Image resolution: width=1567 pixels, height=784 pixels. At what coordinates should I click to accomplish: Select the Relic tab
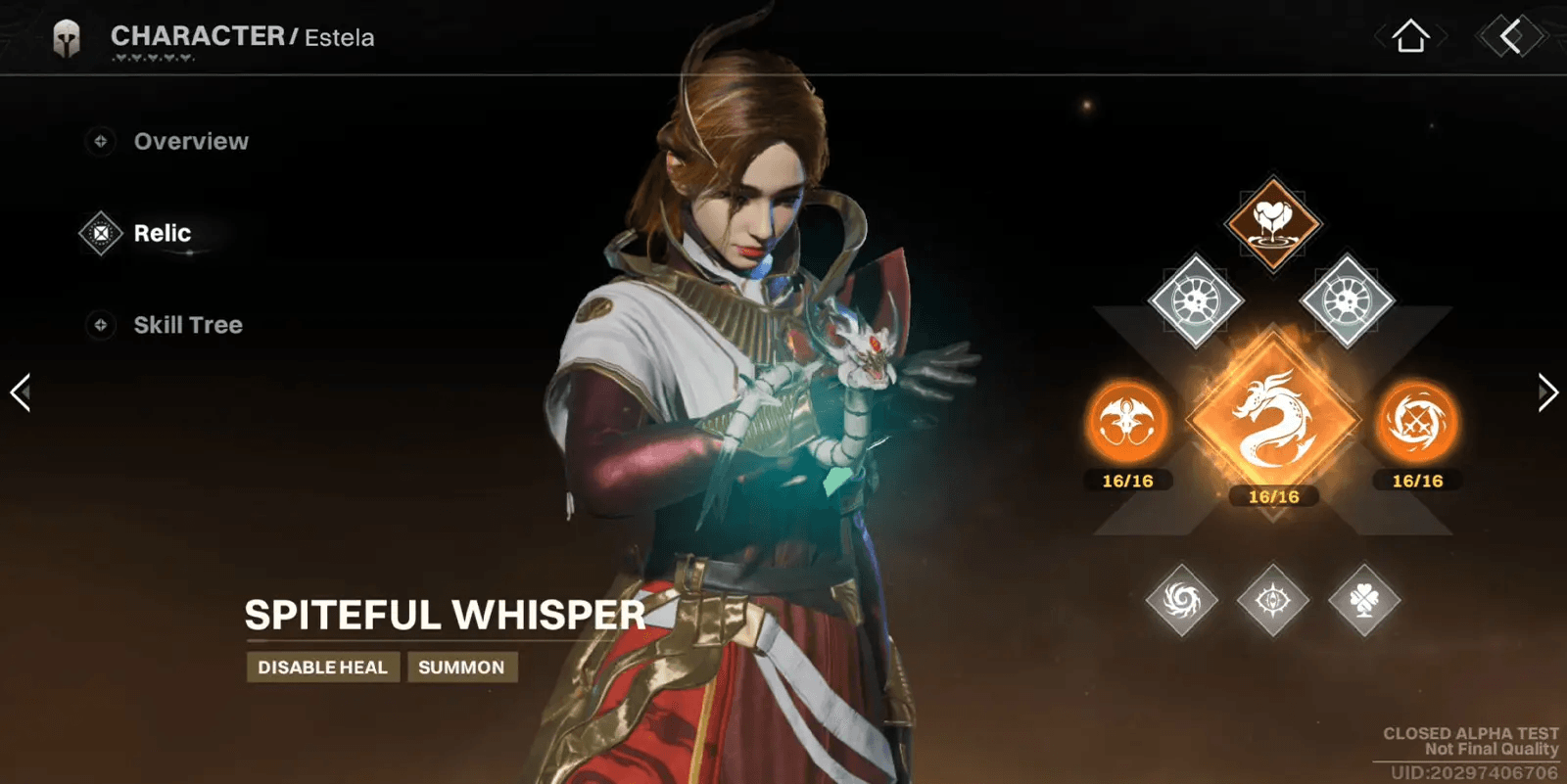(162, 234)
